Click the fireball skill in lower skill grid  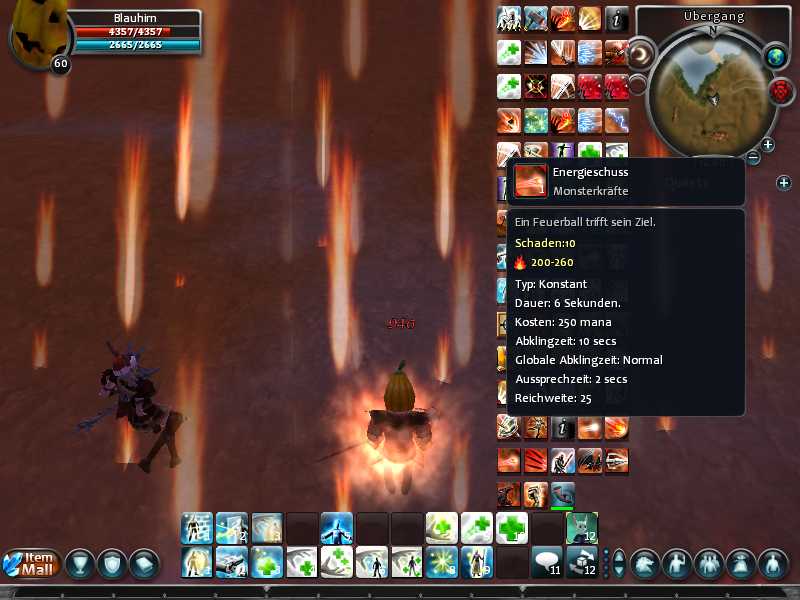click(617, 427)
